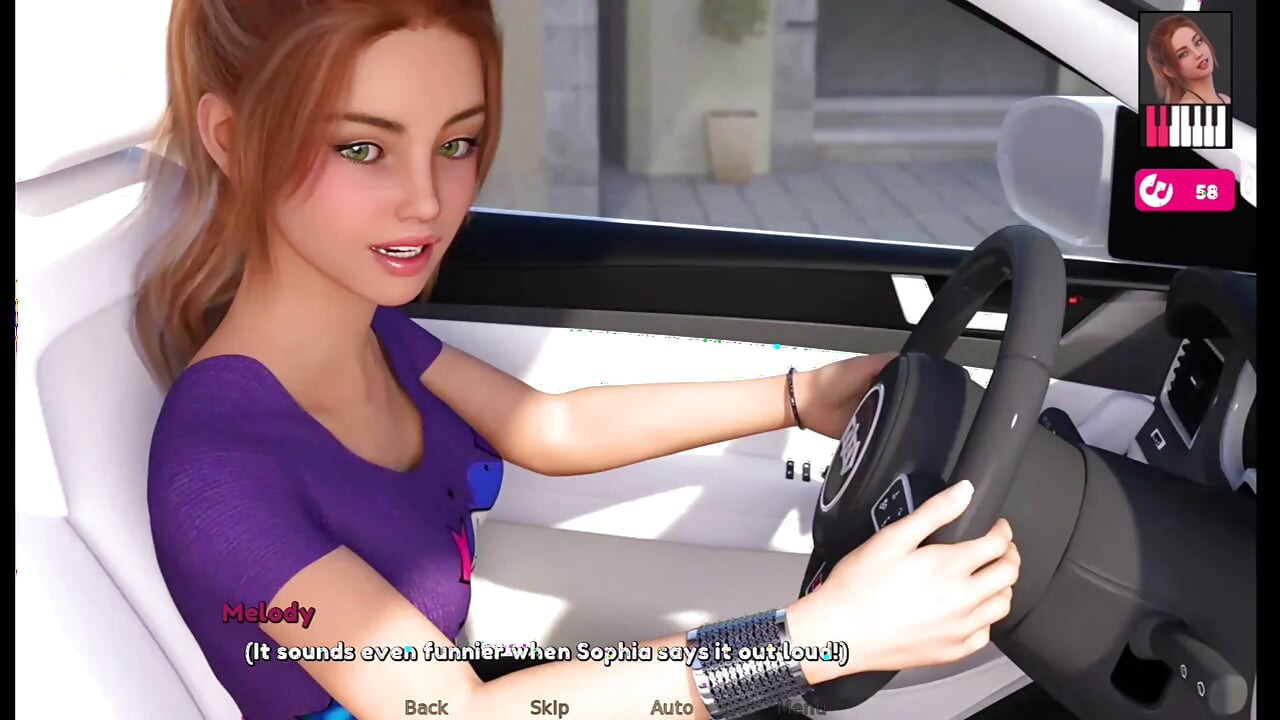Click the piano keyboard strip under Melody's portrait
The width and height of the screenshot is (1280, 720).
(1185, 126)
